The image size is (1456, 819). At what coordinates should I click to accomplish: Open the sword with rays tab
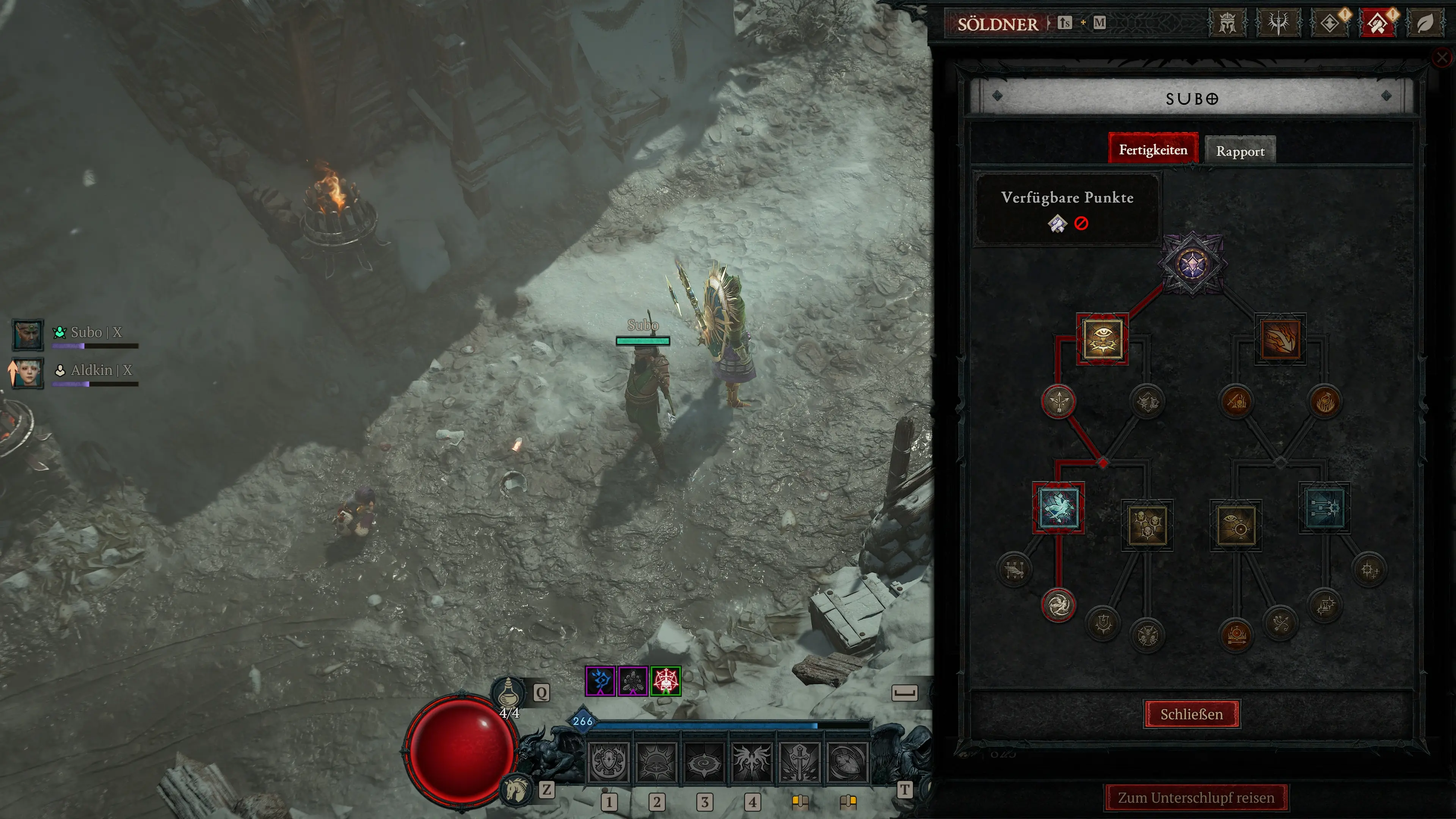click(1278, 23)
